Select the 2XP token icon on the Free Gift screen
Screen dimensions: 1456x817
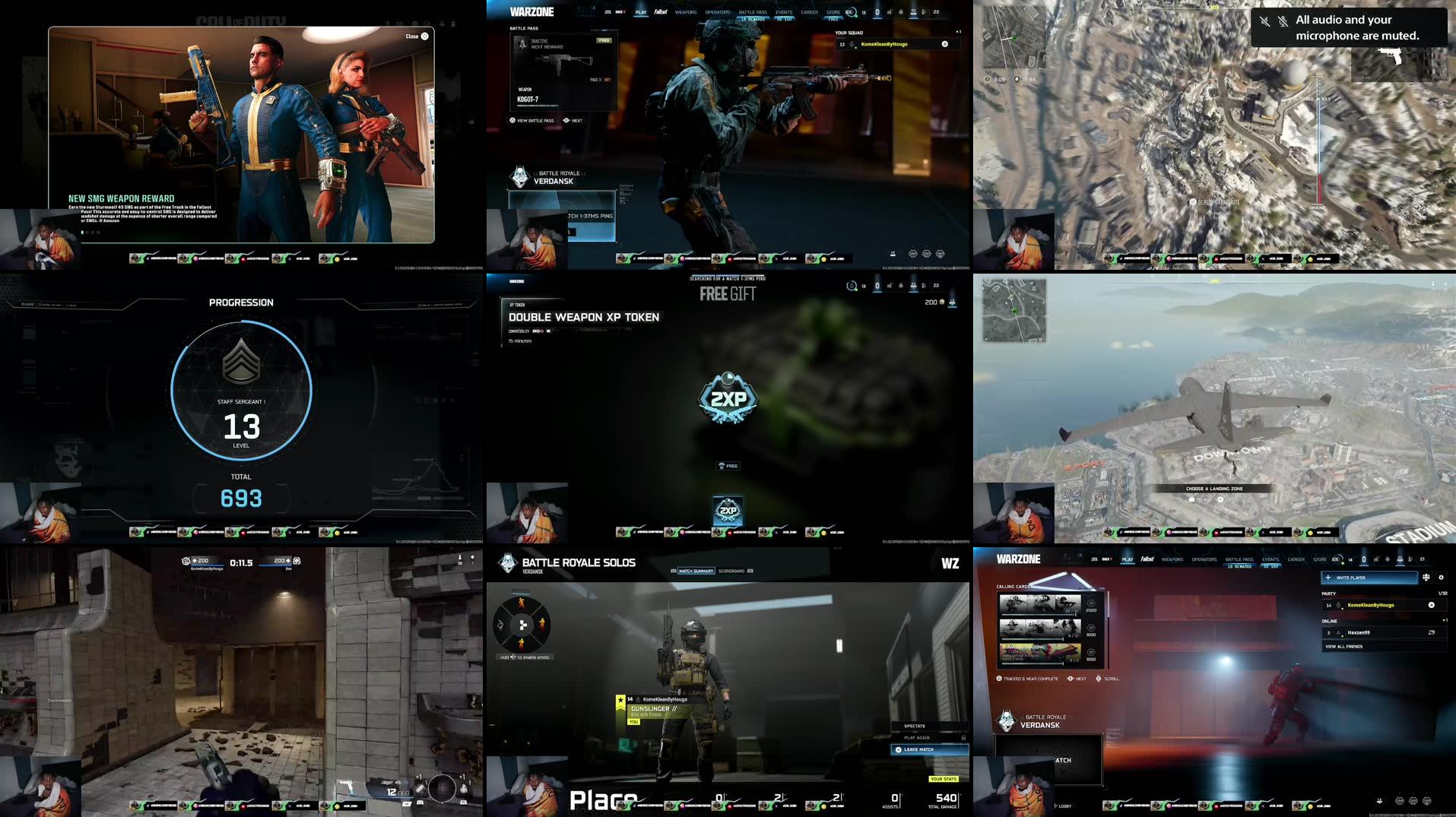point(728,398)
